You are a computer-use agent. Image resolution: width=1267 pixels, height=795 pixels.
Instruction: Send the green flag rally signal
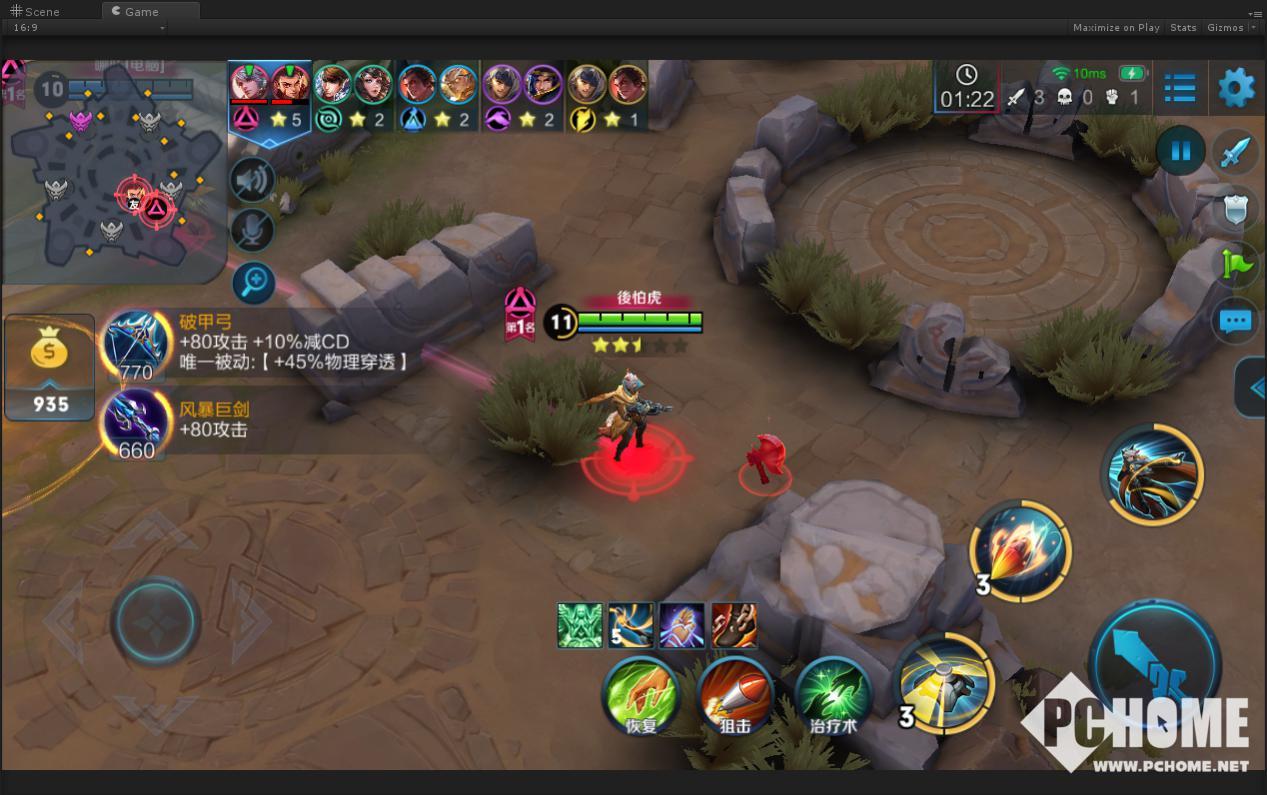click(1236, 264)
